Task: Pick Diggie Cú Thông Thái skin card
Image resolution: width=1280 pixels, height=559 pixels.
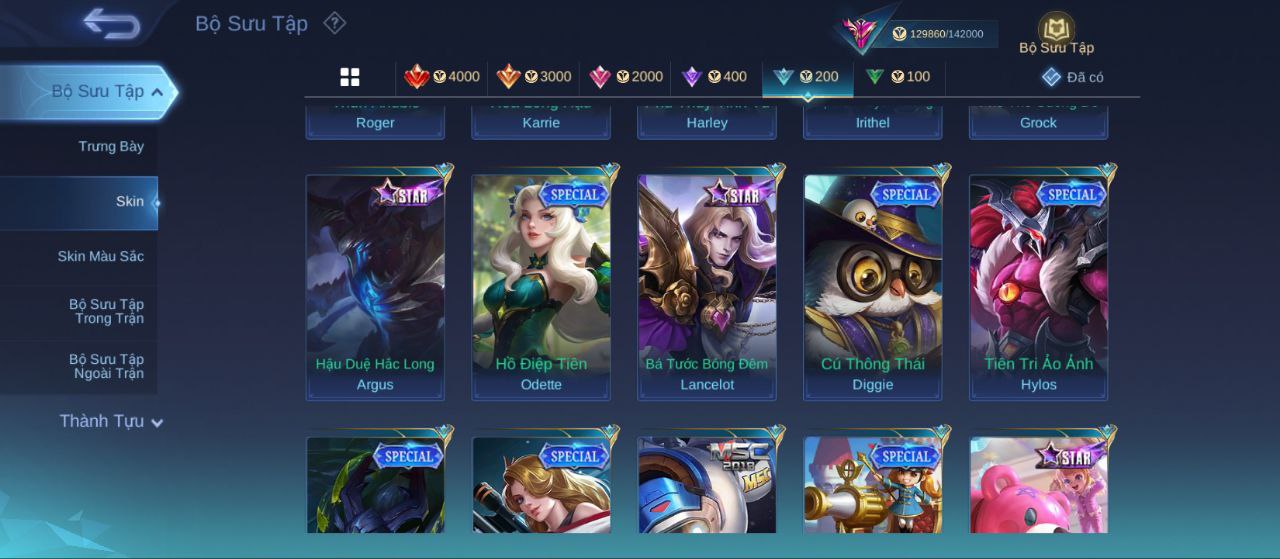Action: pos(873,285)
